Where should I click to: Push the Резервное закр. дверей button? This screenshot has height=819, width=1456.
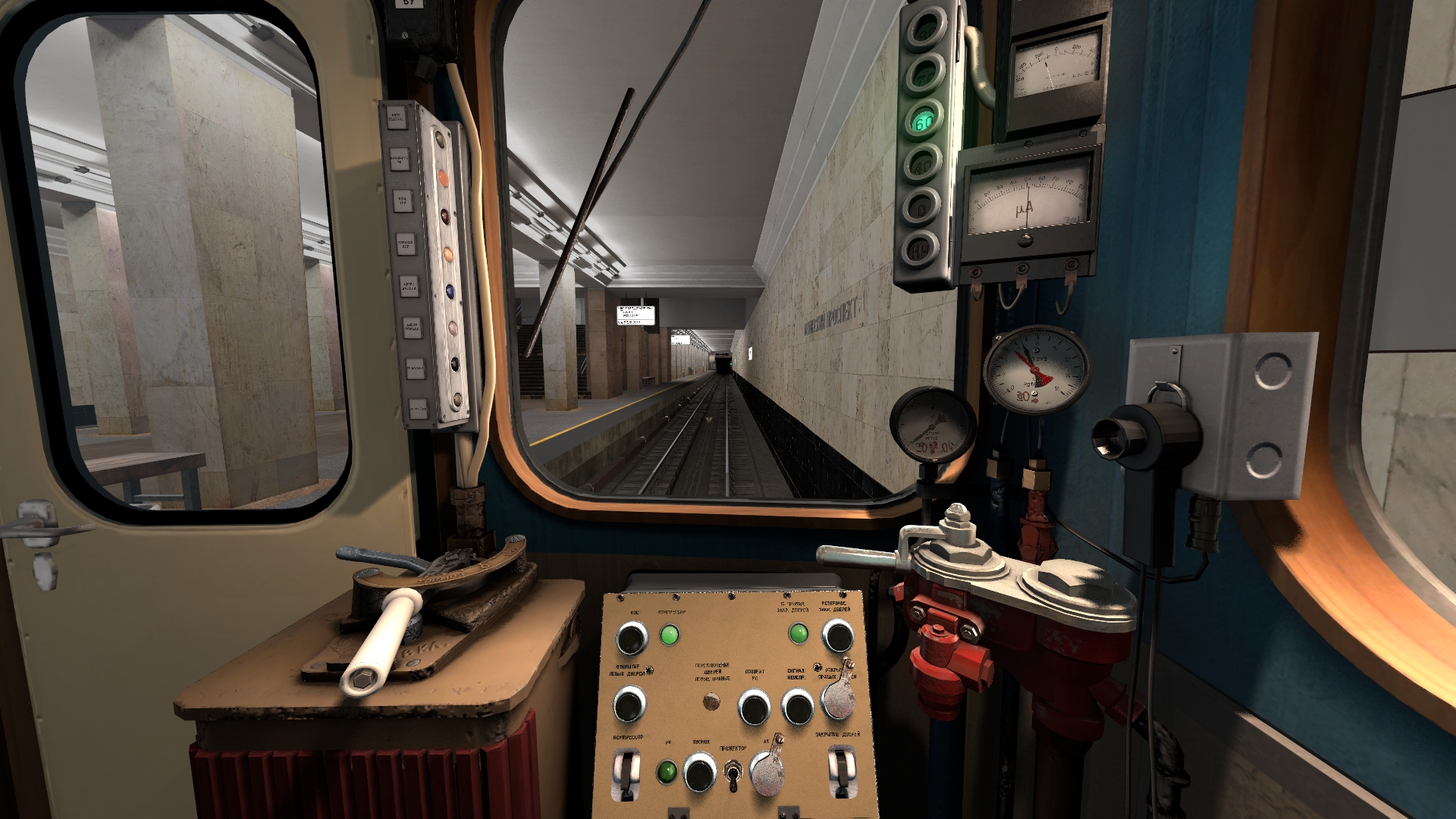[x=838, y=636]
